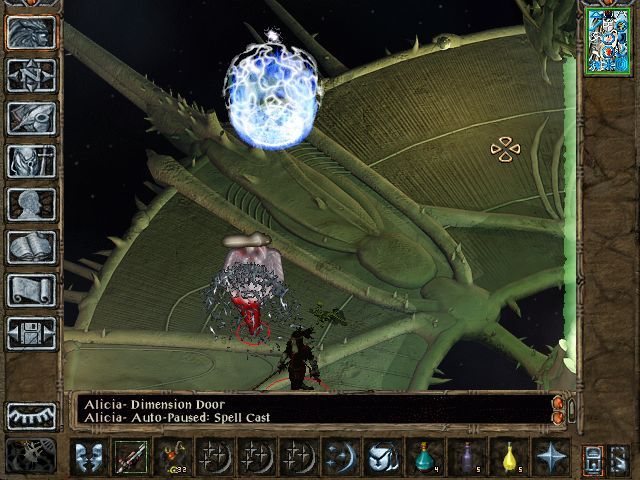This screenshot has width=640, height=480.
Task: Select the ammunition slot showing 32
Action: [172, 458]
